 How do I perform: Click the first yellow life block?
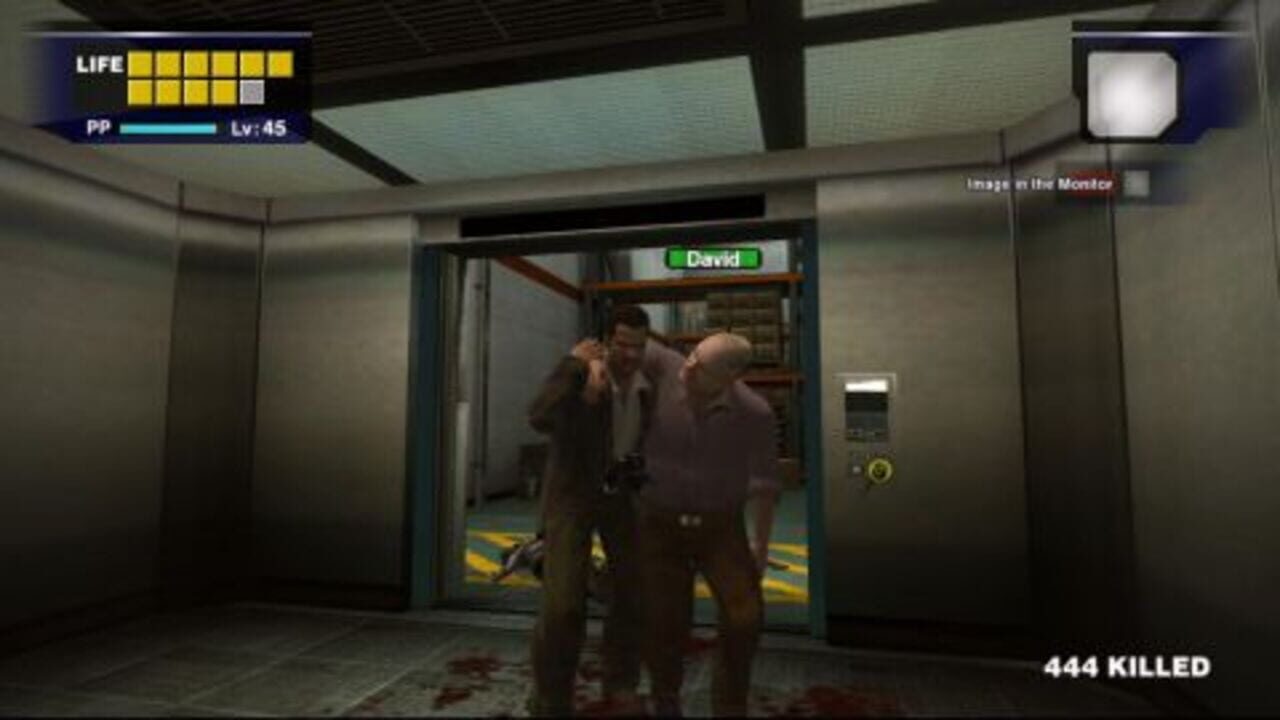click(140, 64)
